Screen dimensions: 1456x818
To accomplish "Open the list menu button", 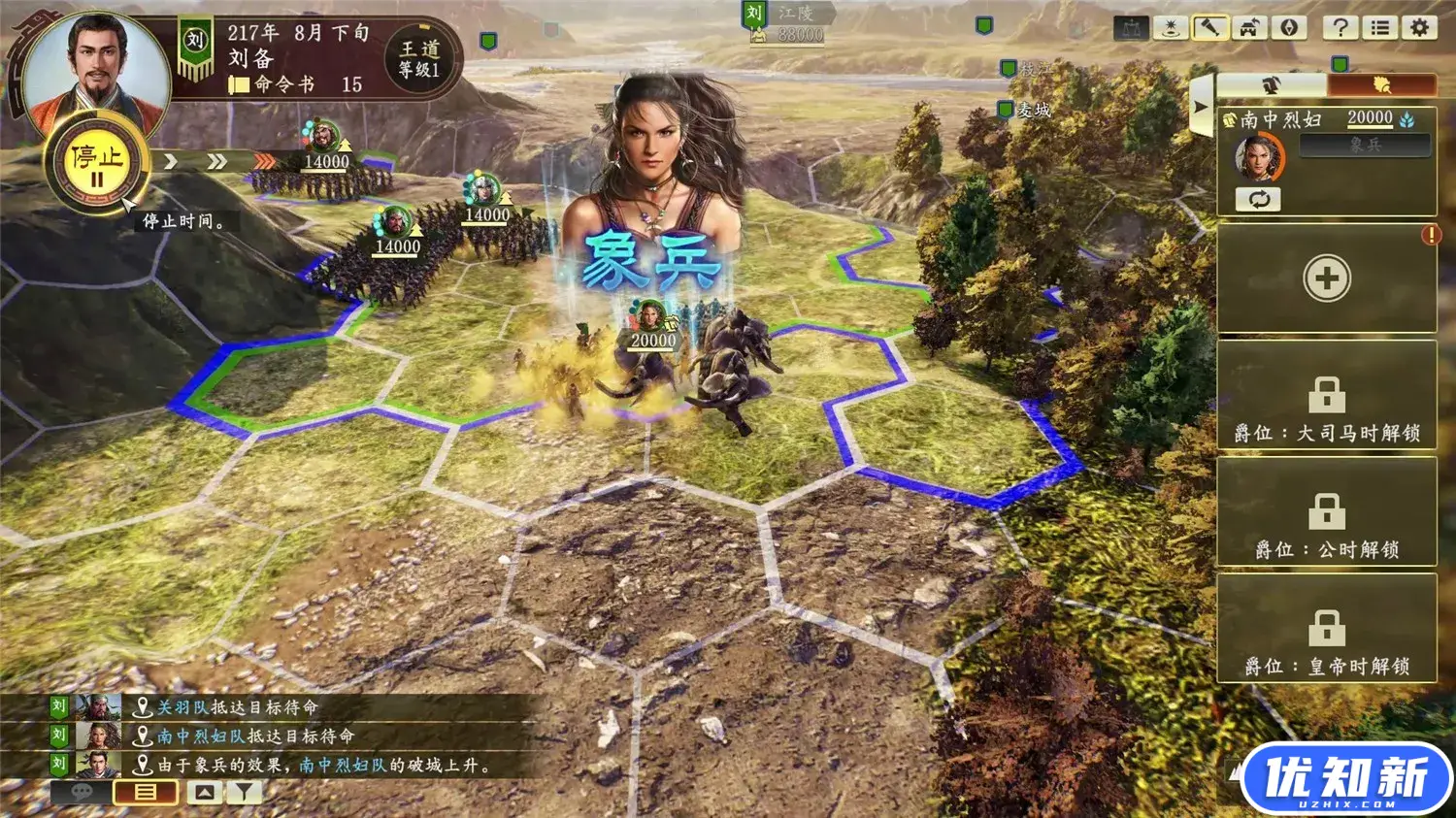I will tap(1379, 27).
